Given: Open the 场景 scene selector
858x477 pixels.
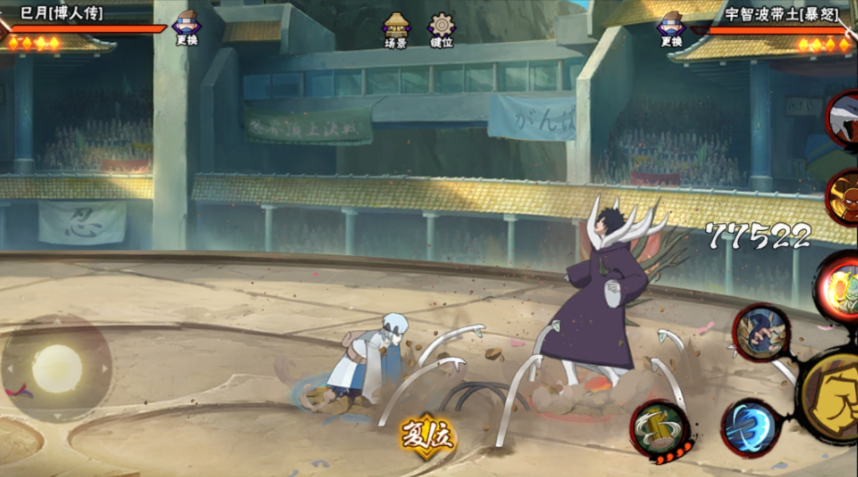Looking at the screenshot, I should click(396, 30).
